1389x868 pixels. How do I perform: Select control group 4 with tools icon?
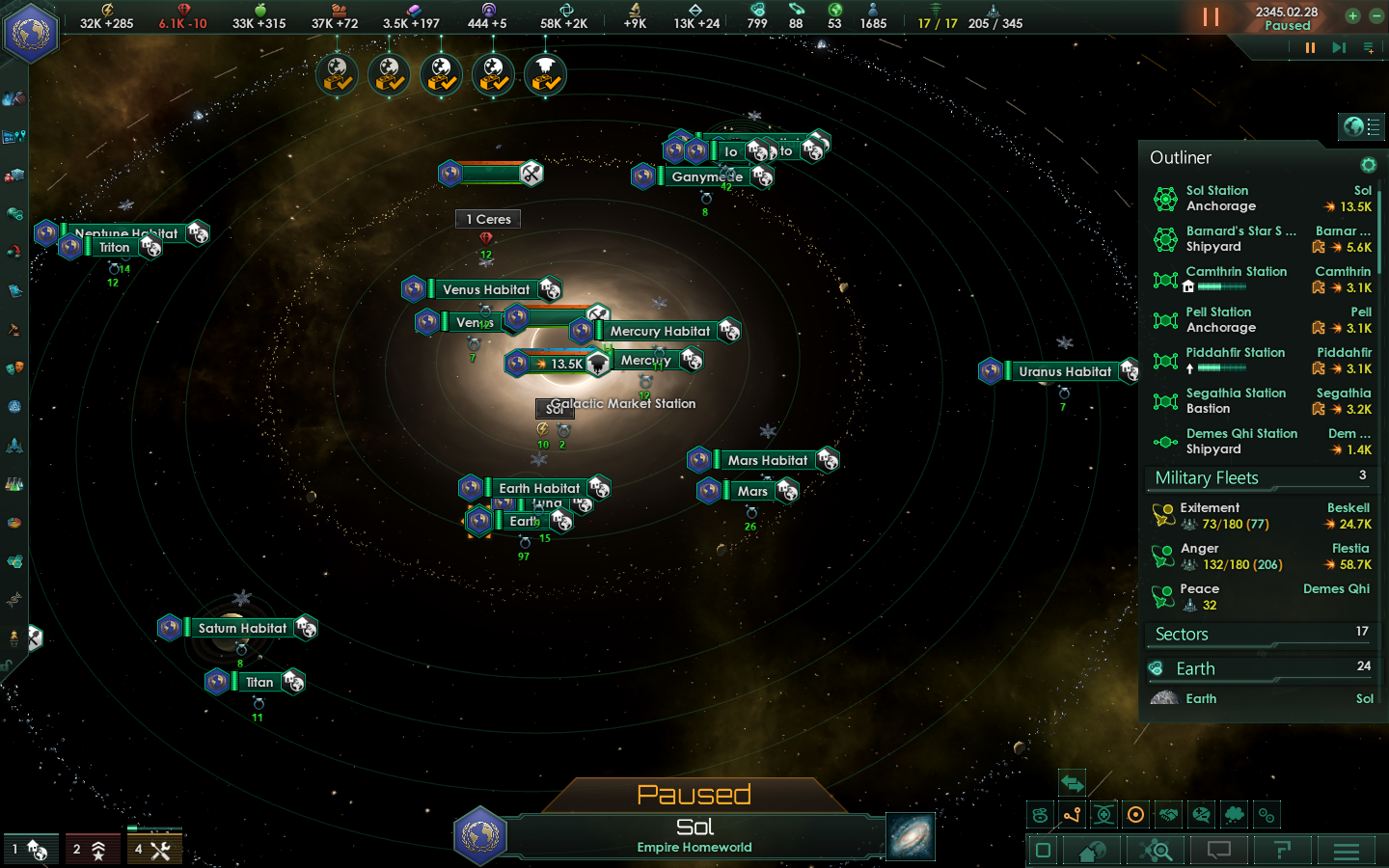click(x=153, y=850)
